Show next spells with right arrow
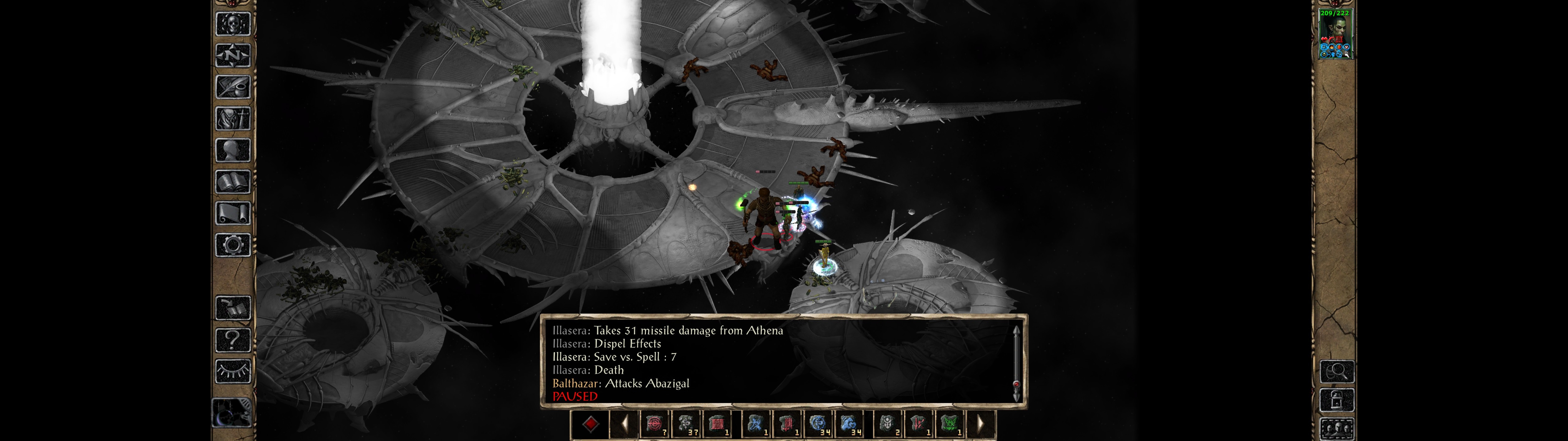 pos(980,424)
